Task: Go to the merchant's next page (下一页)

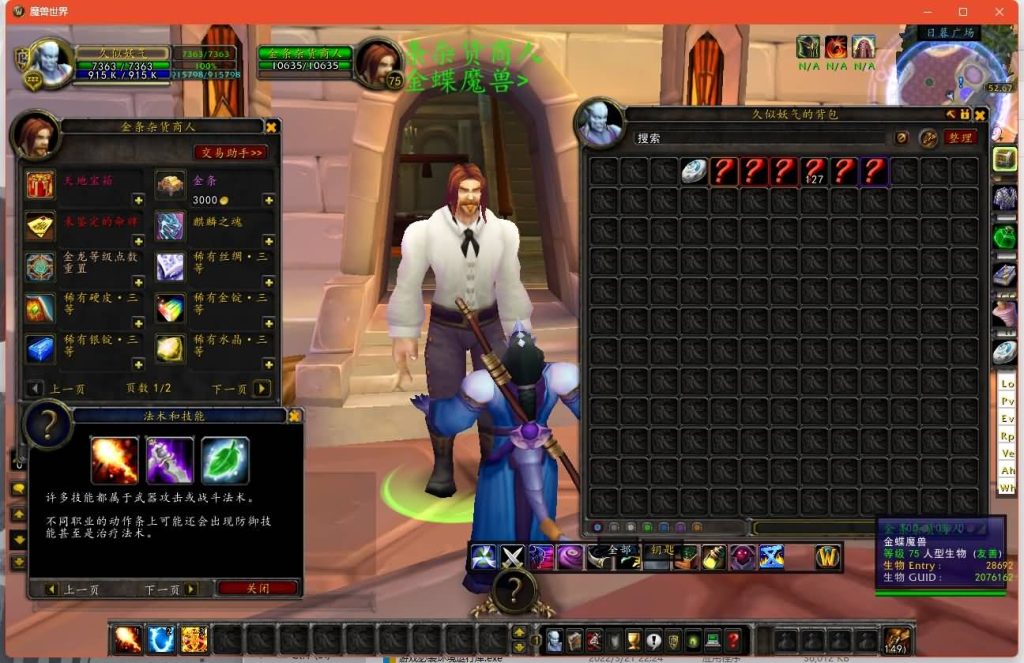Action: pyautogui.click(x=262, y=388)
